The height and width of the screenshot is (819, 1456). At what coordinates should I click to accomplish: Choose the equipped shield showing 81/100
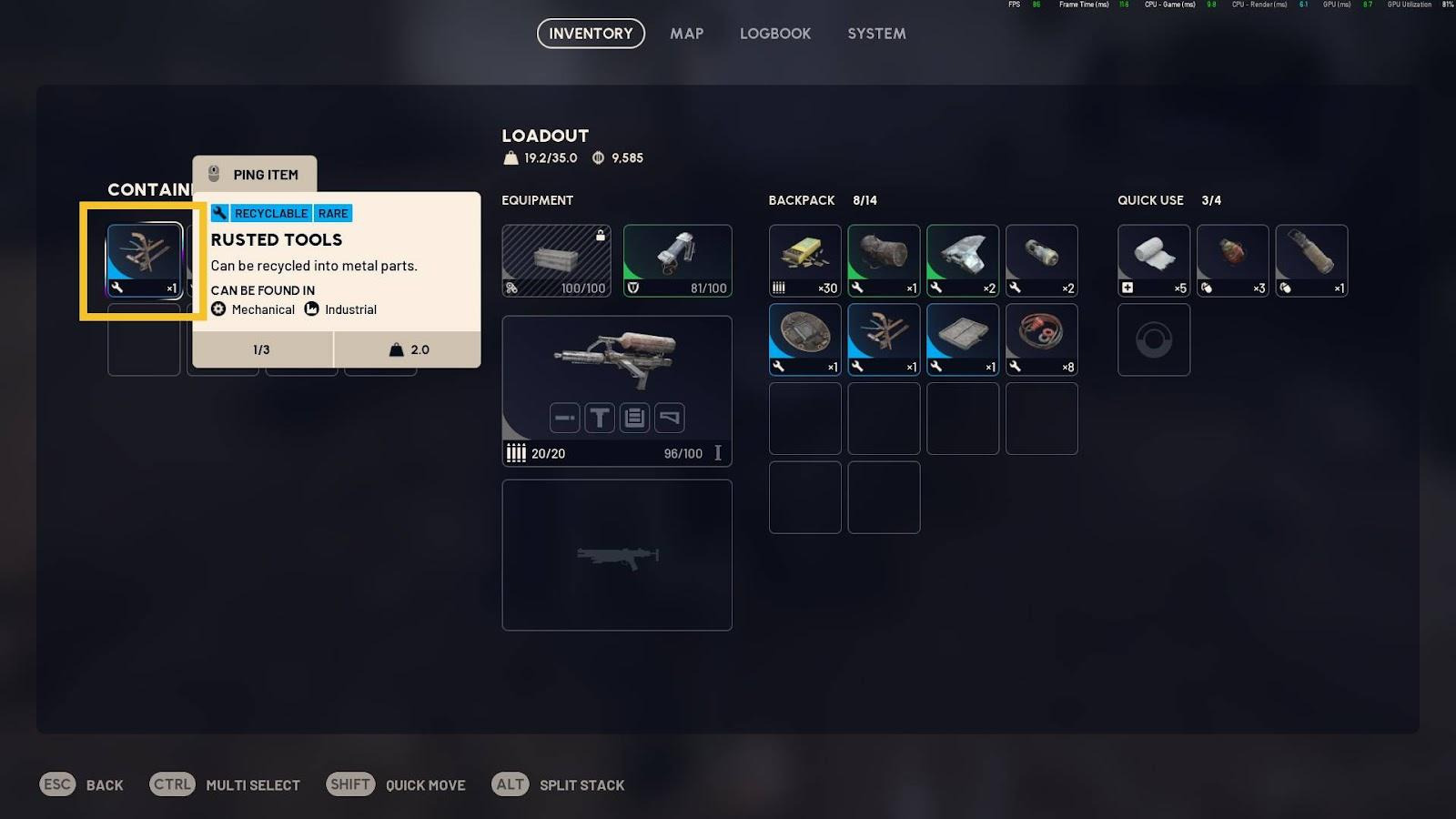pos(677,260)
